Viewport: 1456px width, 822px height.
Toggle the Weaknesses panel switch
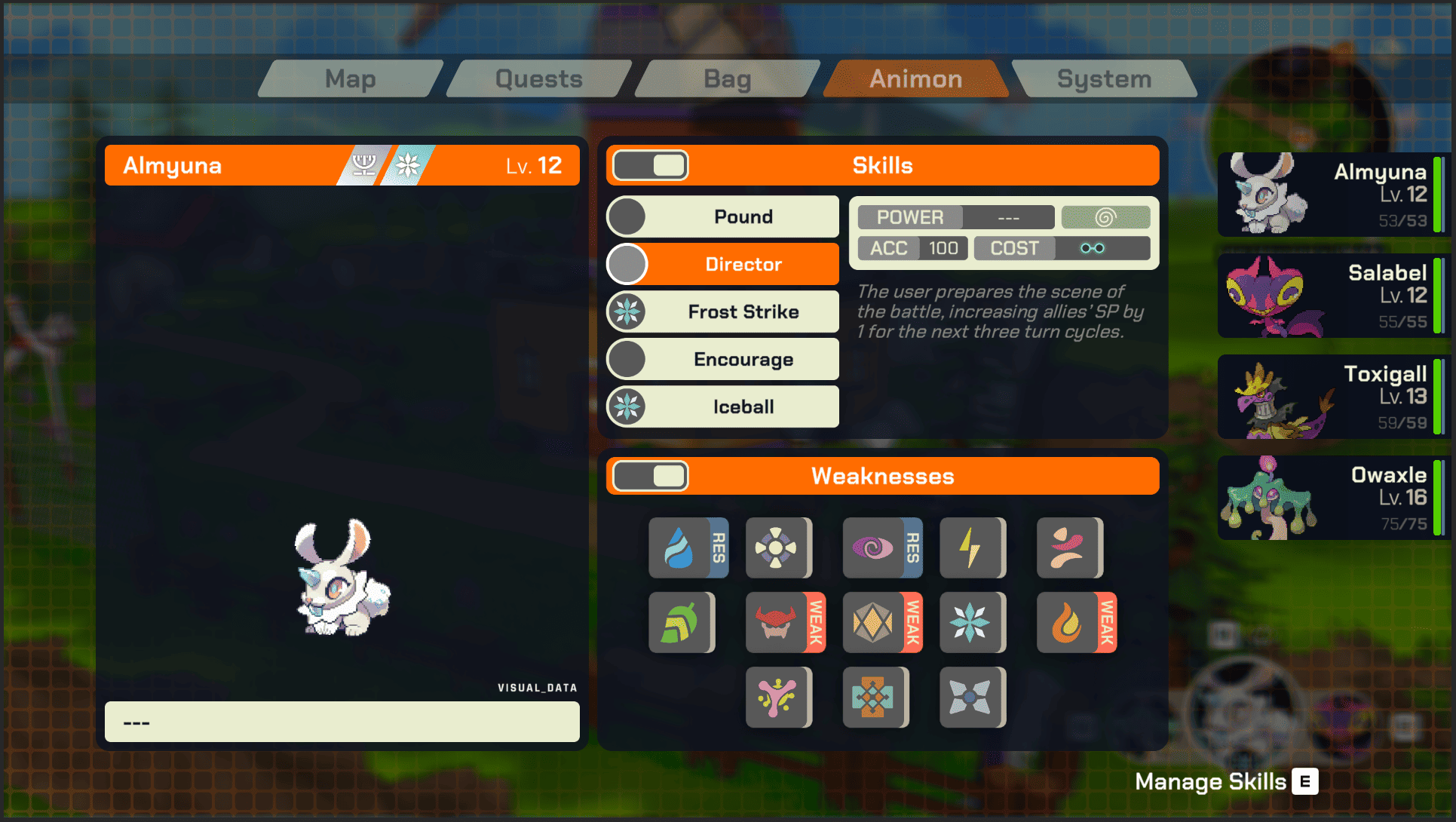(650, 477)
